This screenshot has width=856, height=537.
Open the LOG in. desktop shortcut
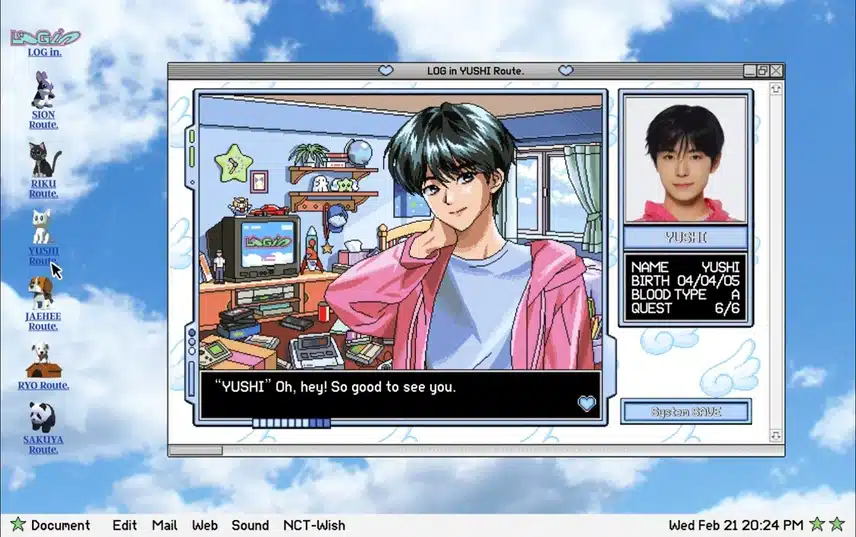[x=43, y=40]
